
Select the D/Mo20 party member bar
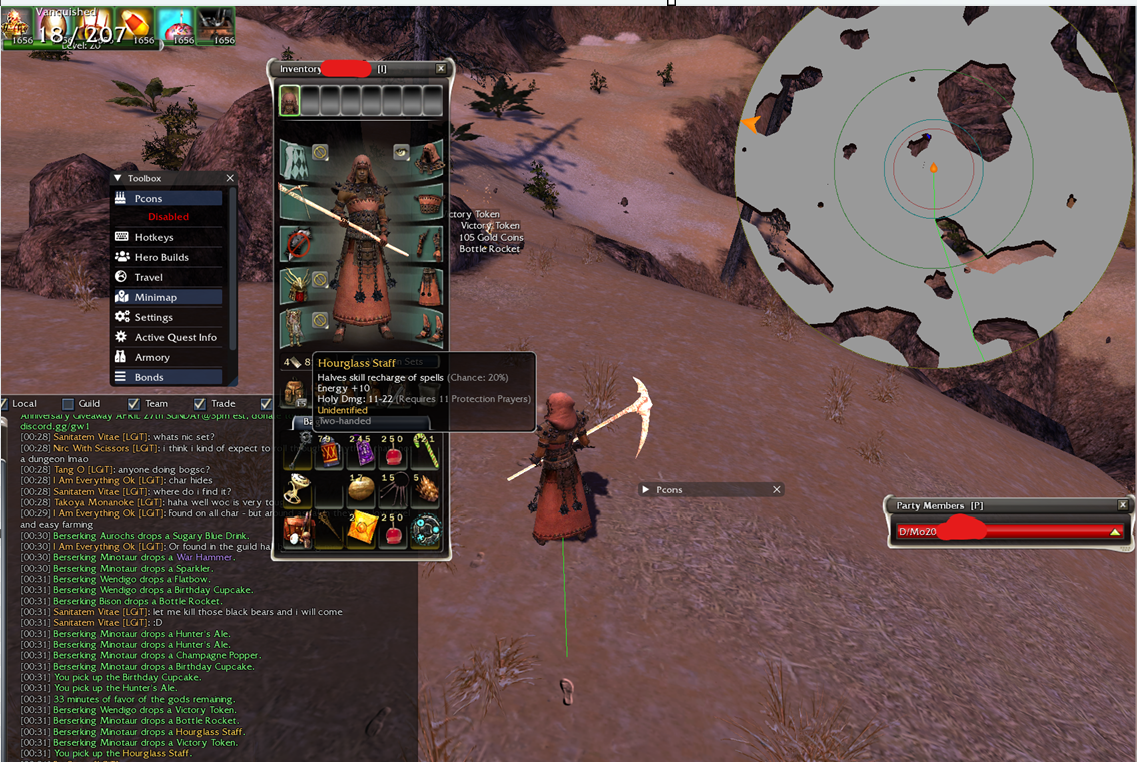[1008, 532]
